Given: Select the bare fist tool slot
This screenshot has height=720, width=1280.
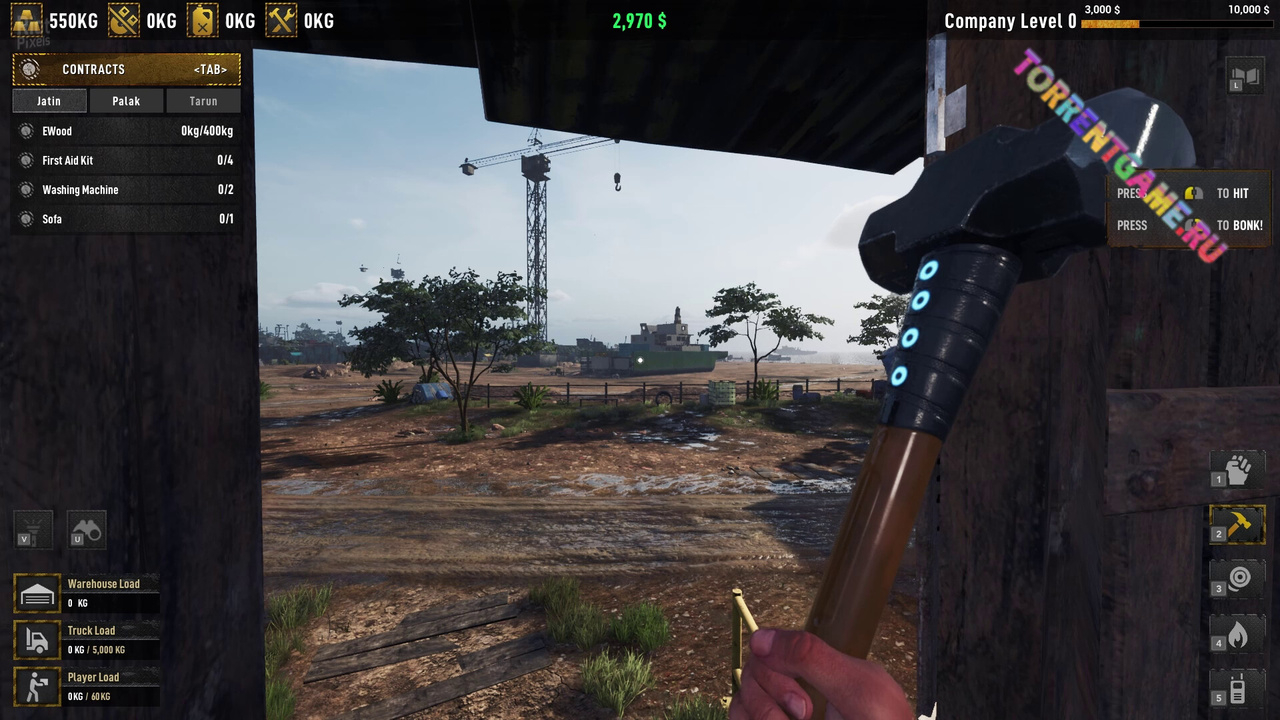Looking at the screenshot, I should point(1238,469).
